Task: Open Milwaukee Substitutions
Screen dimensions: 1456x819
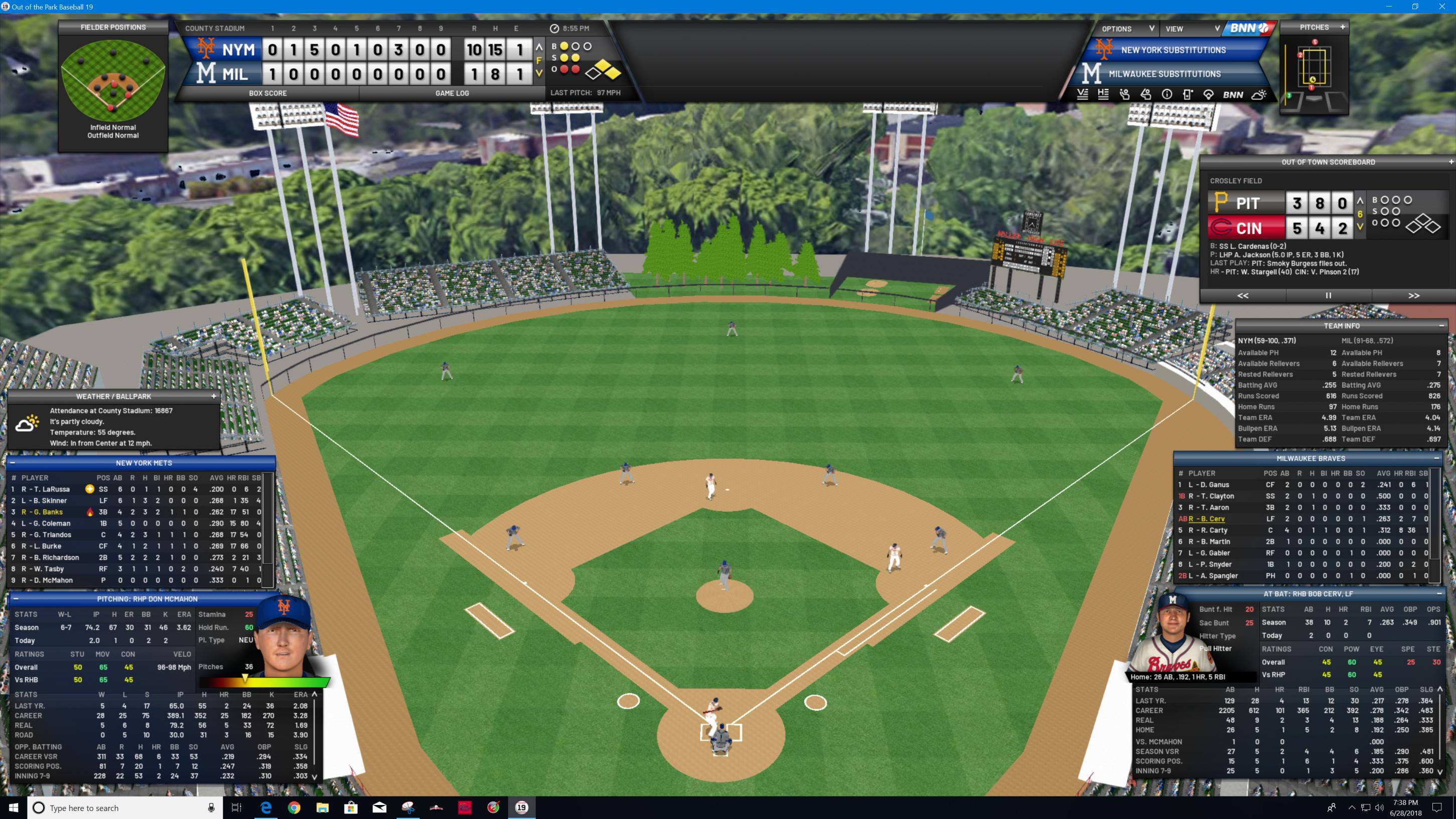Action: tap(1164, 74)
